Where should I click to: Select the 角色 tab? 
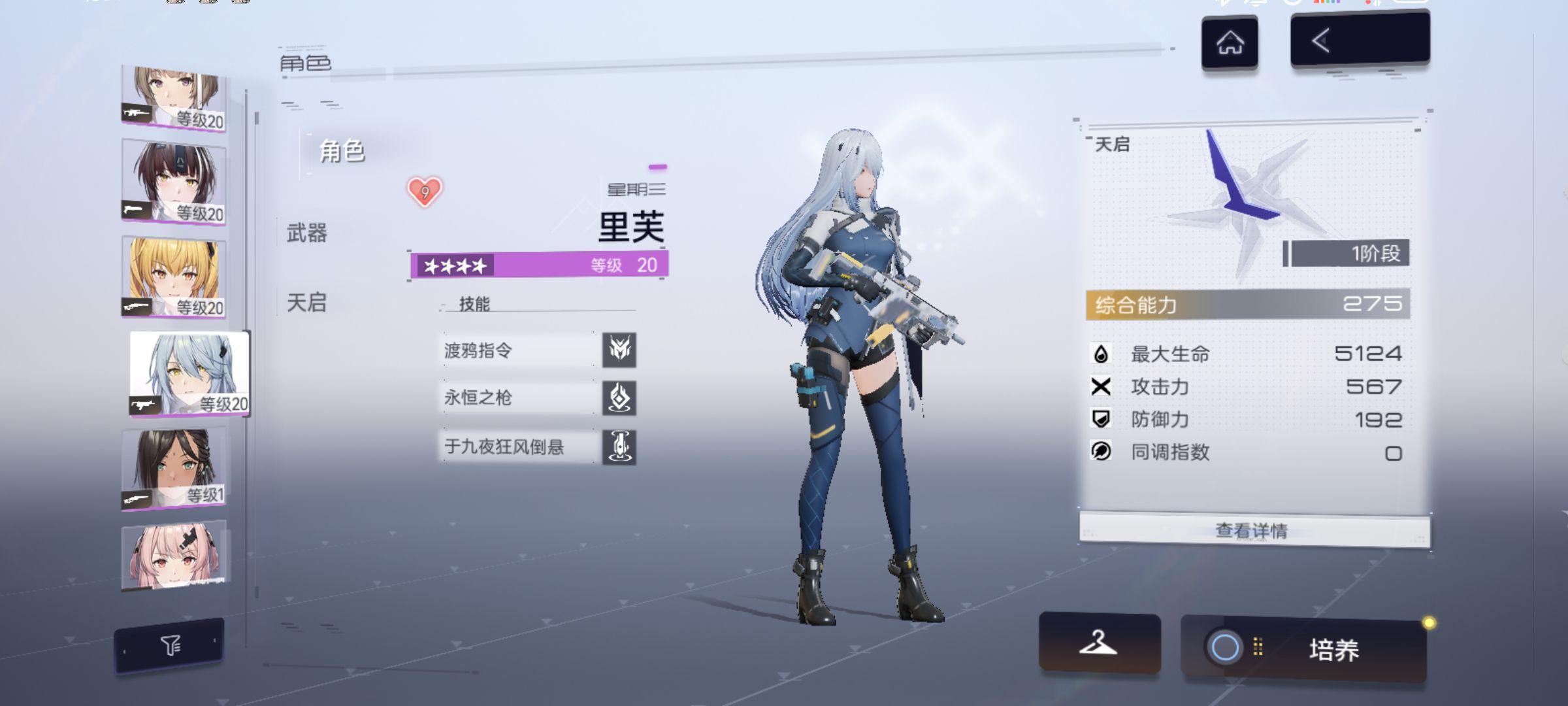tap(341, 151)
